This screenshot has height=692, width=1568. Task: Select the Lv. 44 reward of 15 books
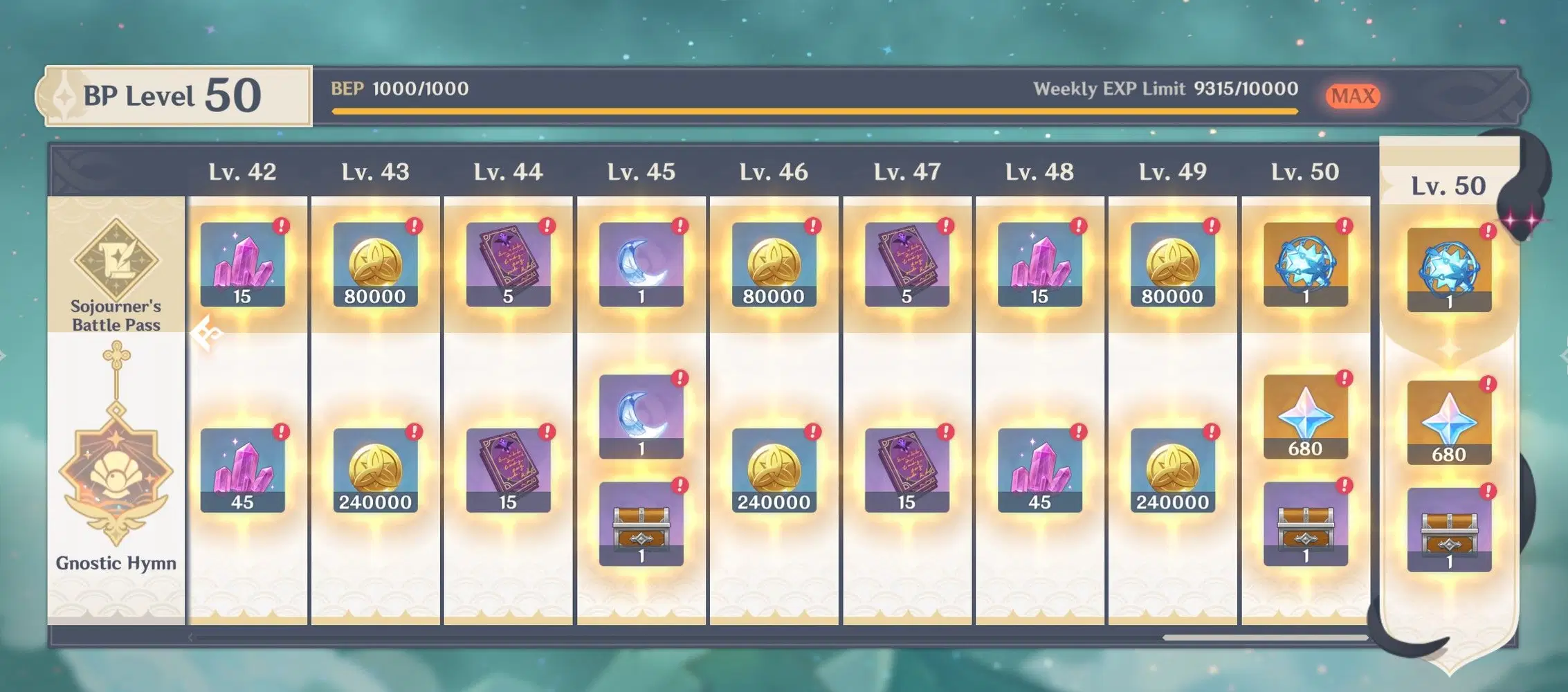[508, 470]
